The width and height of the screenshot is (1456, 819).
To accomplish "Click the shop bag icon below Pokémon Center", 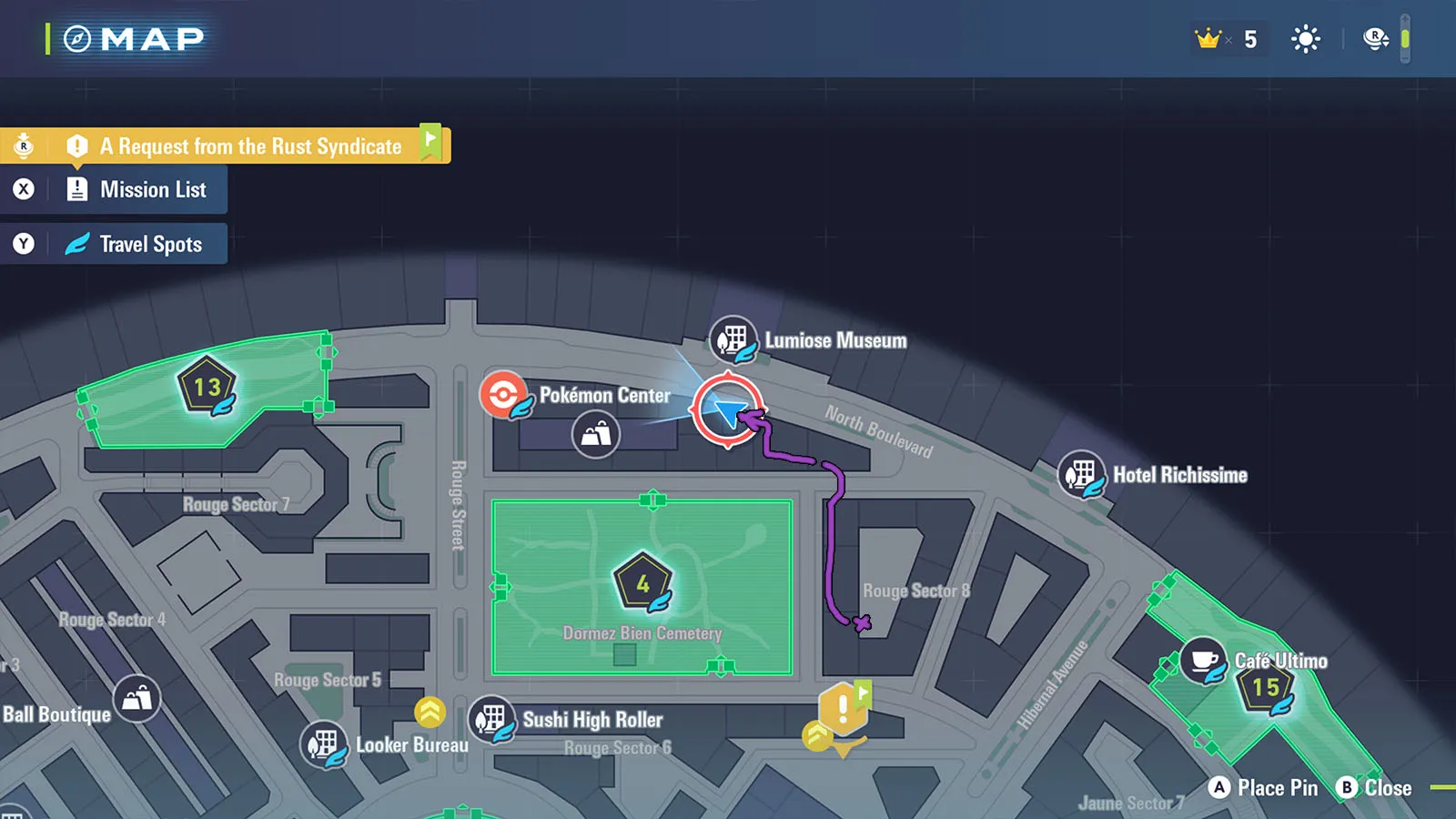I will coord(596,434).
